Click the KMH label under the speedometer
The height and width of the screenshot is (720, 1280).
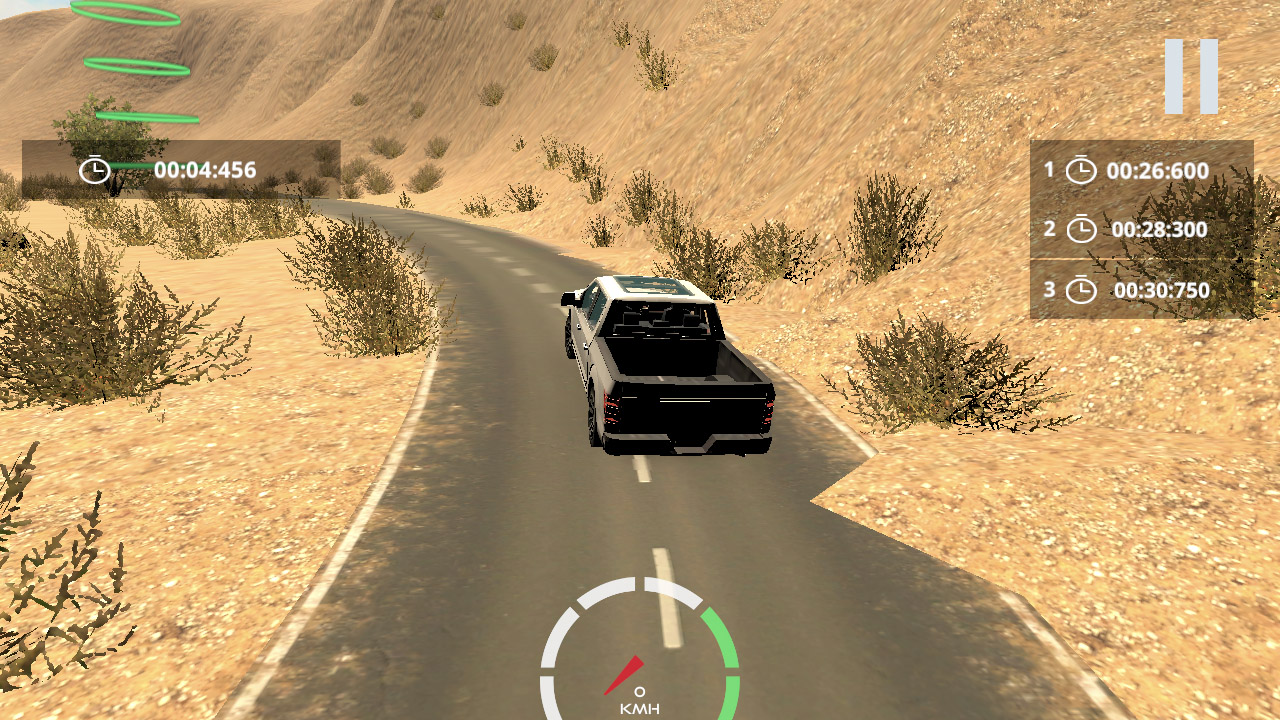[641, 710]
